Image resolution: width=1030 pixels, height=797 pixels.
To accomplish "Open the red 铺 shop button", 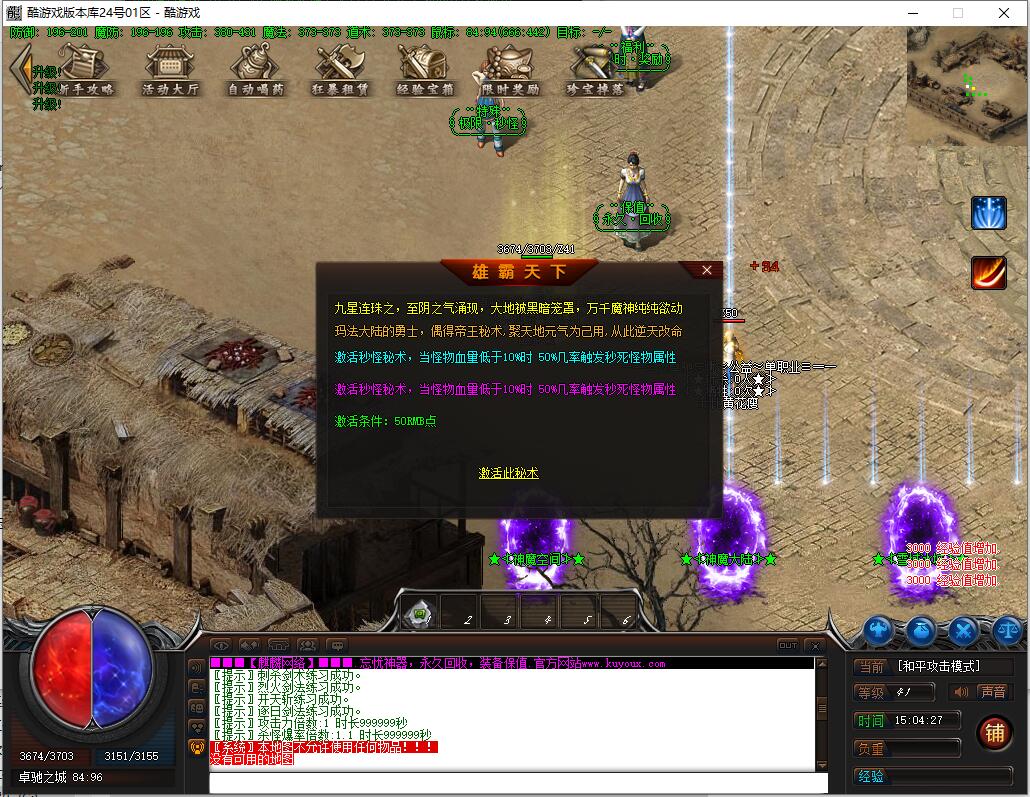I will pyautogui.click(x=994, y=733).
